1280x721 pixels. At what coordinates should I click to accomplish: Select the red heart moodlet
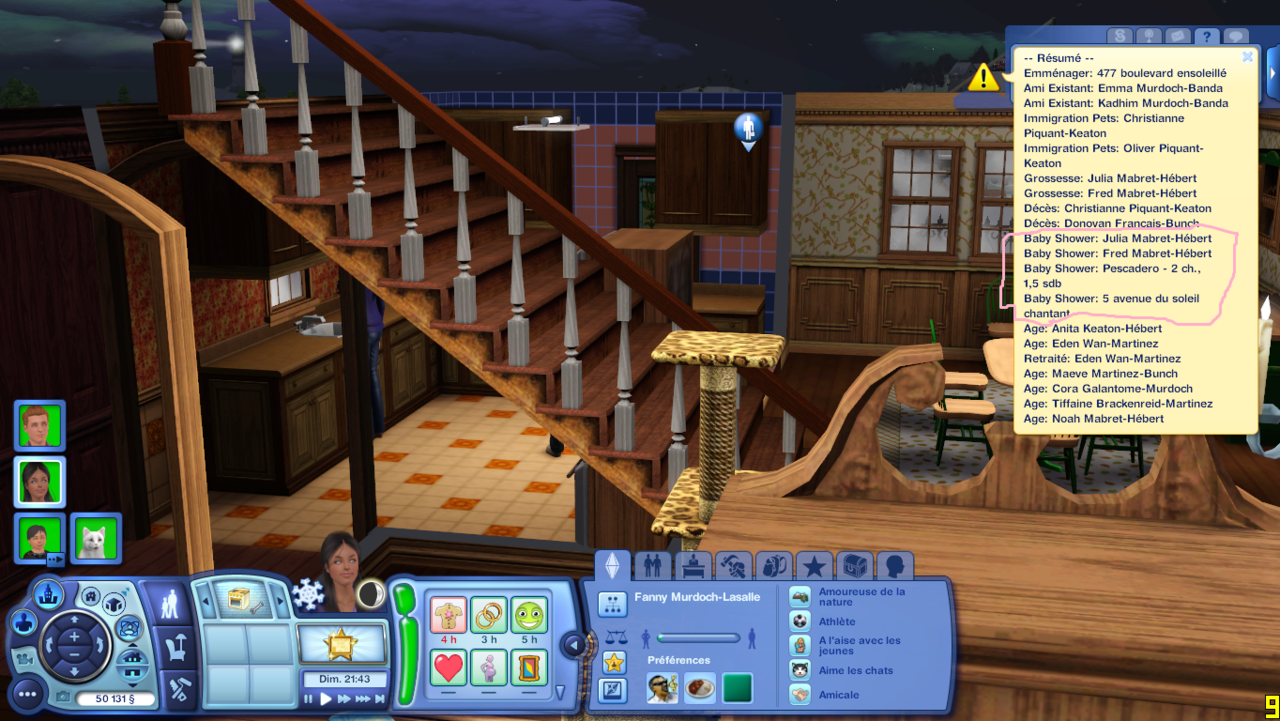click(x=449, y=667)
